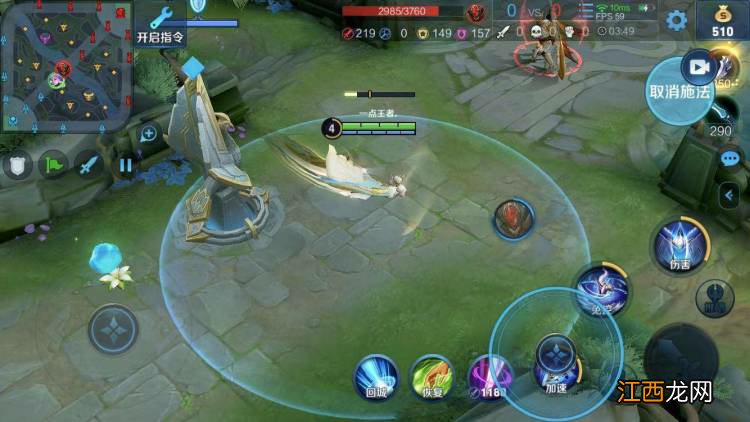Activate the 回城 recall skill

click(x=376, y=376)
